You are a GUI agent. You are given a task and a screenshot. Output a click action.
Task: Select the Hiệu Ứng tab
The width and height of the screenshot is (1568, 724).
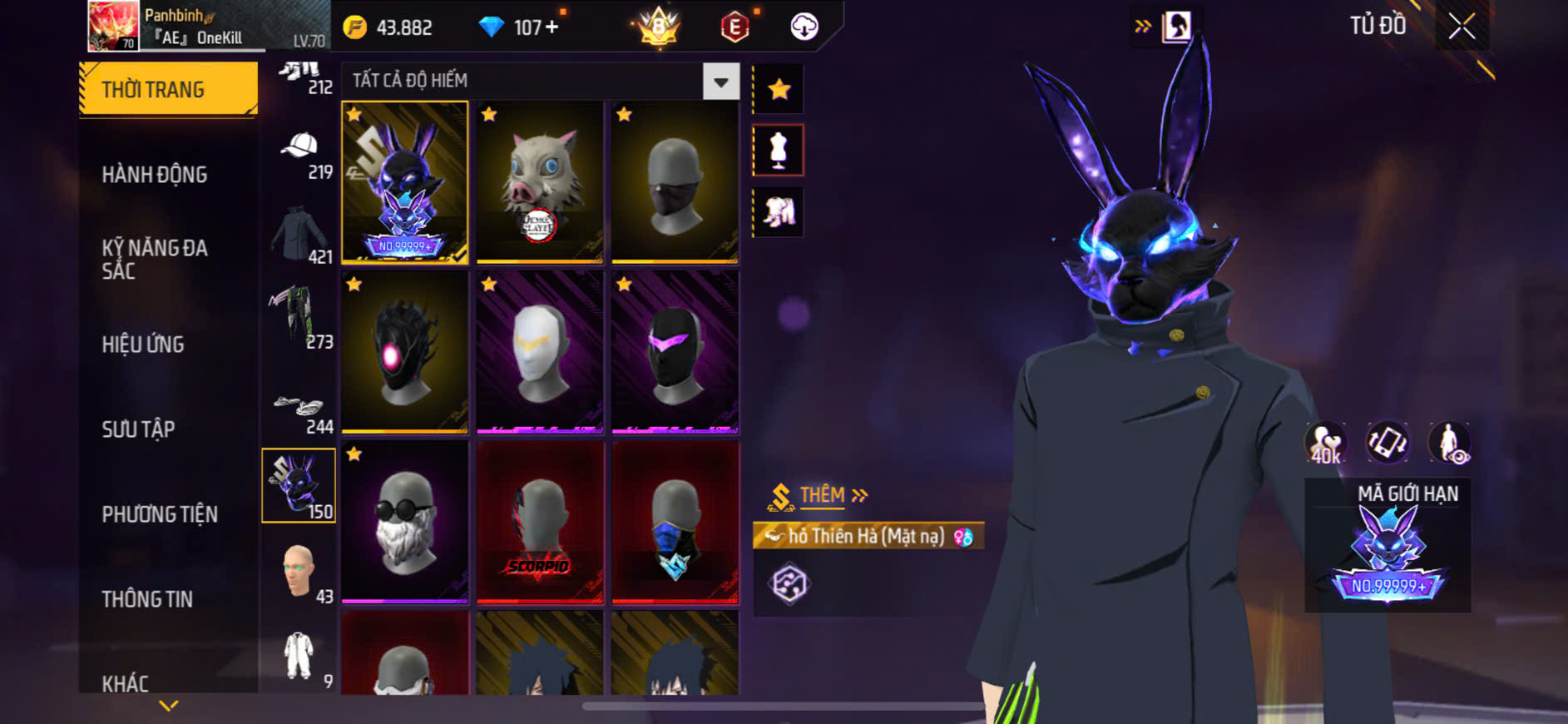[143, 345]
